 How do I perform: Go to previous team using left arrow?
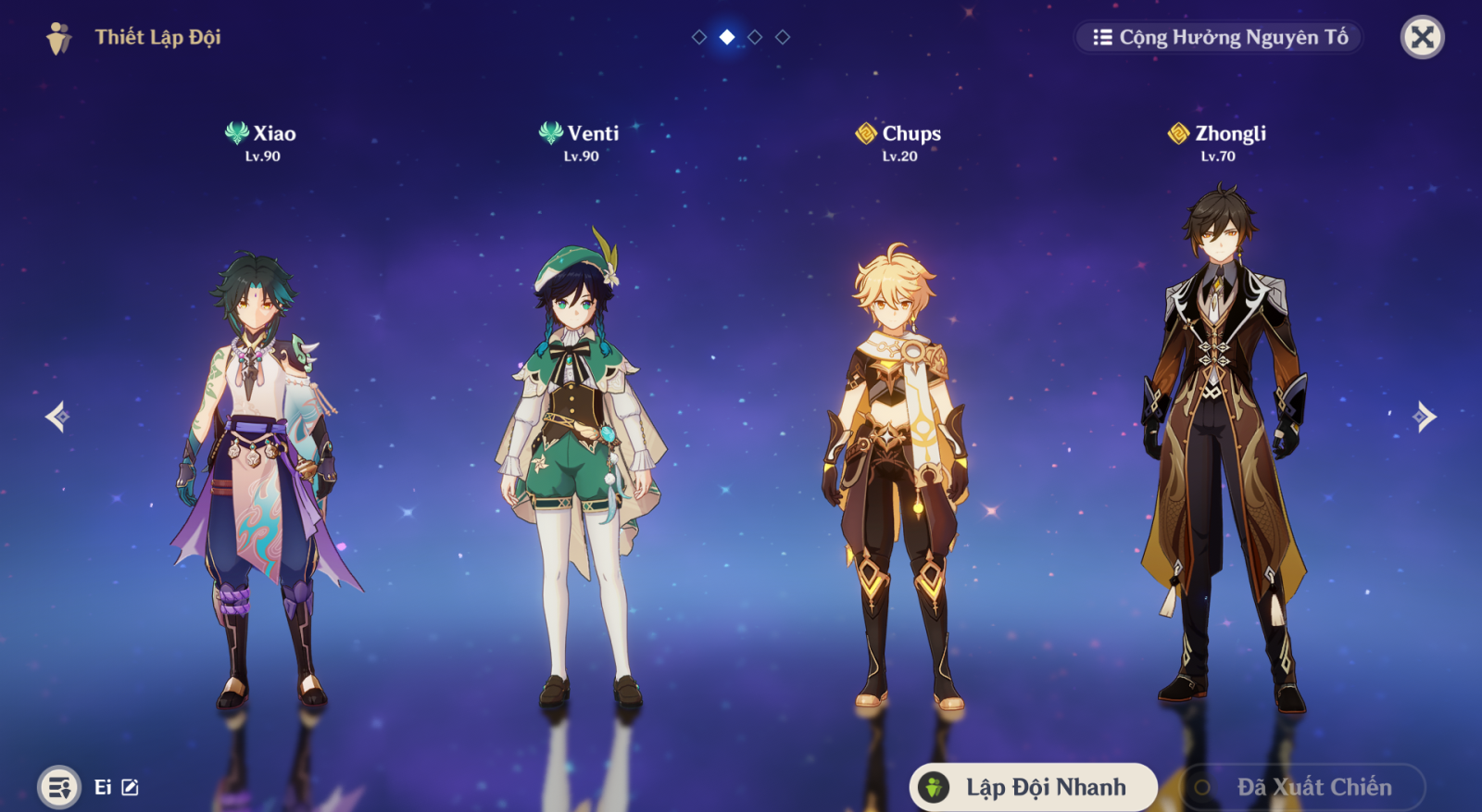point(56,418)
